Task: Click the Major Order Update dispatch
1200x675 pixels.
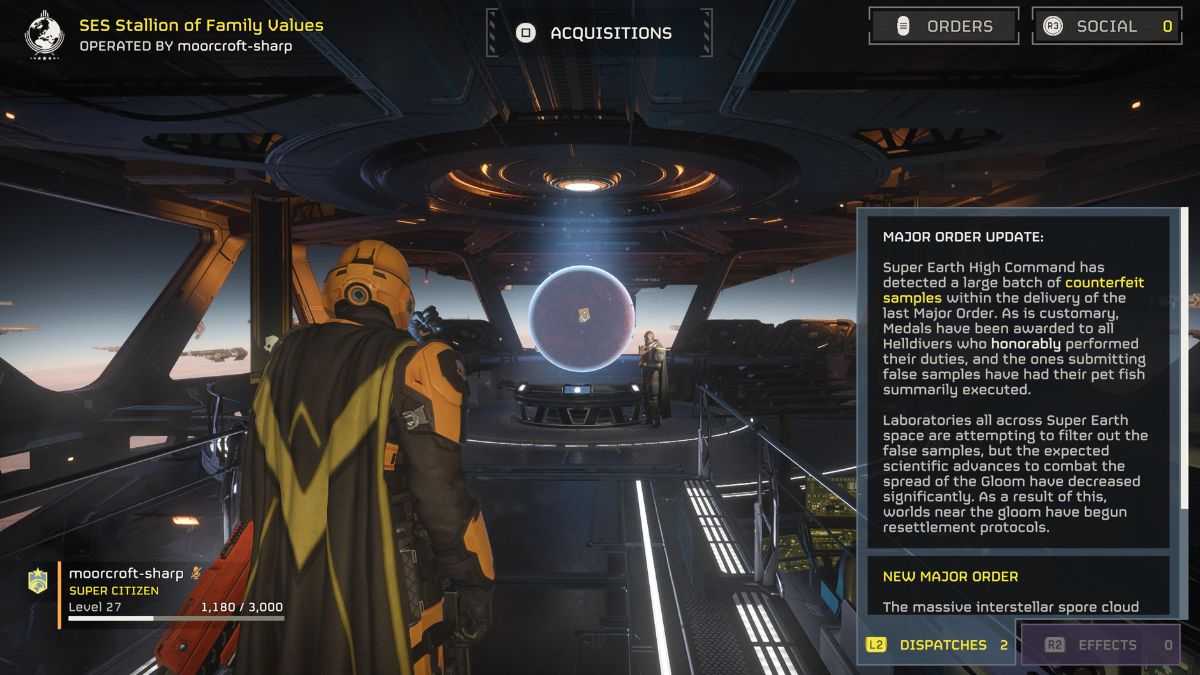Action: click(1017, 382)
